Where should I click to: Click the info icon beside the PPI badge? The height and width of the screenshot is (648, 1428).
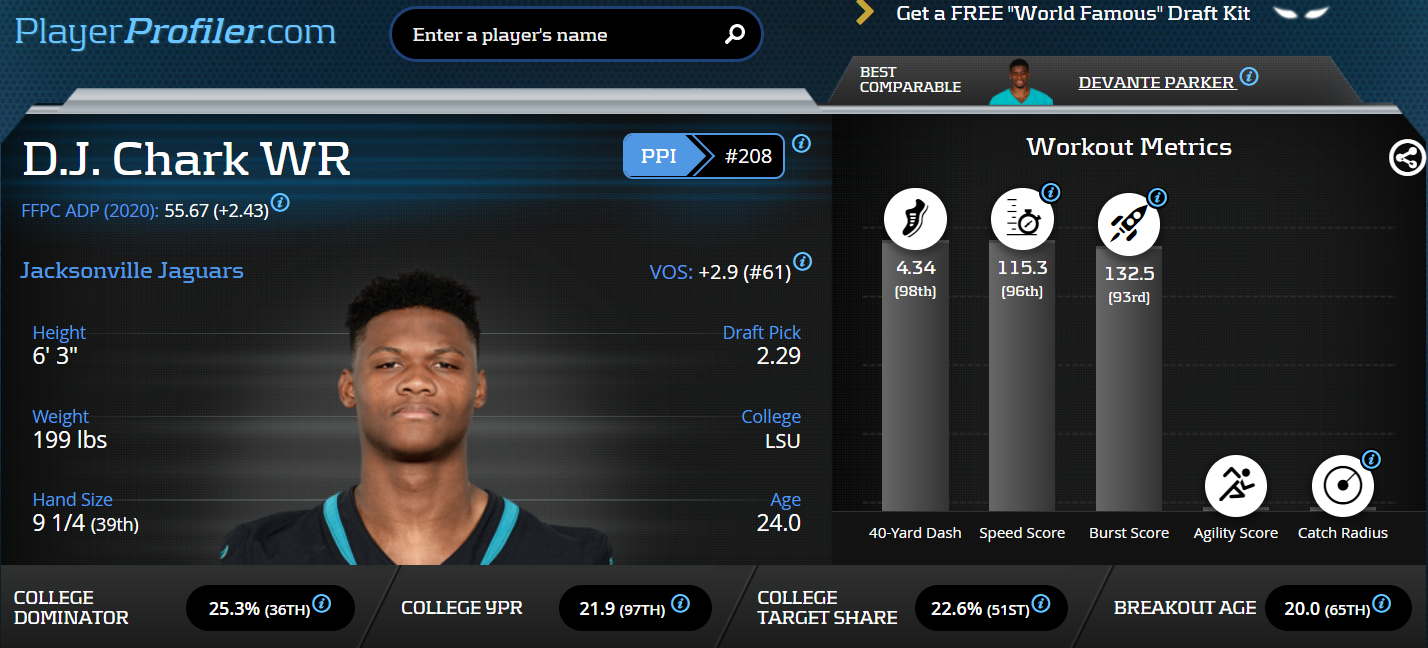pos(802,144)
